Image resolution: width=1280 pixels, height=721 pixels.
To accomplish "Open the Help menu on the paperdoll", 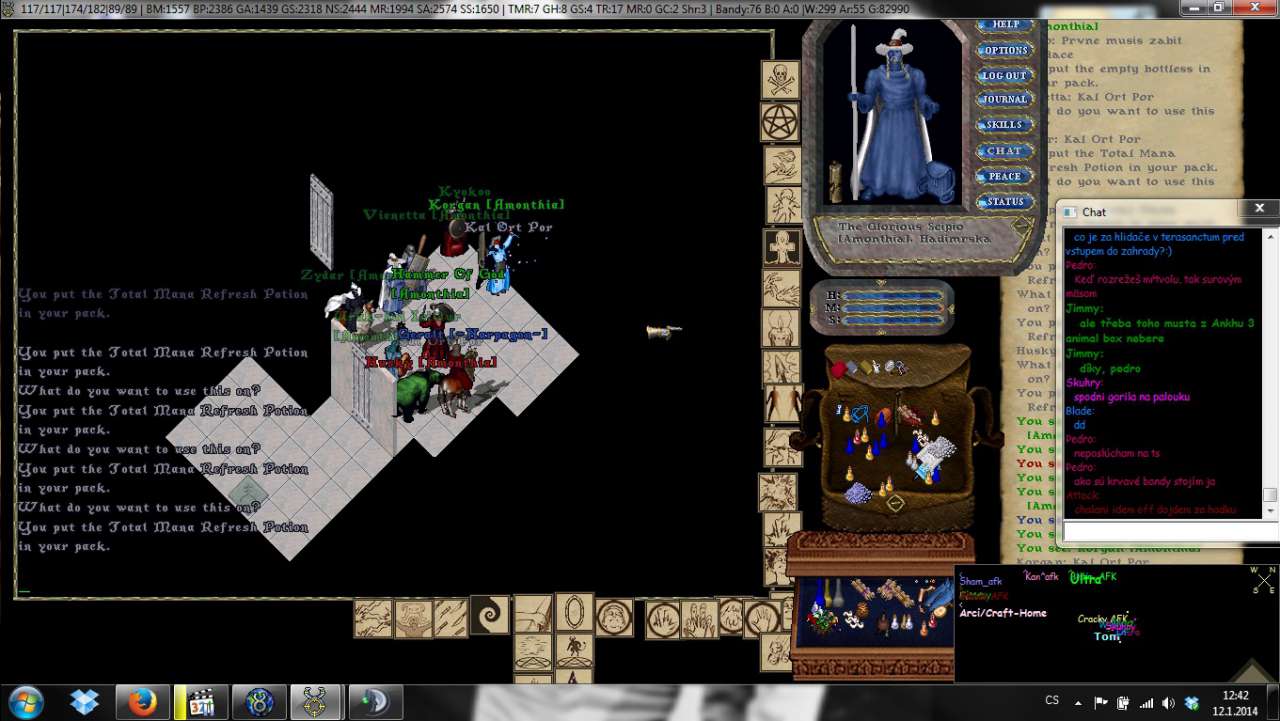I will (x=1004, y=25).
